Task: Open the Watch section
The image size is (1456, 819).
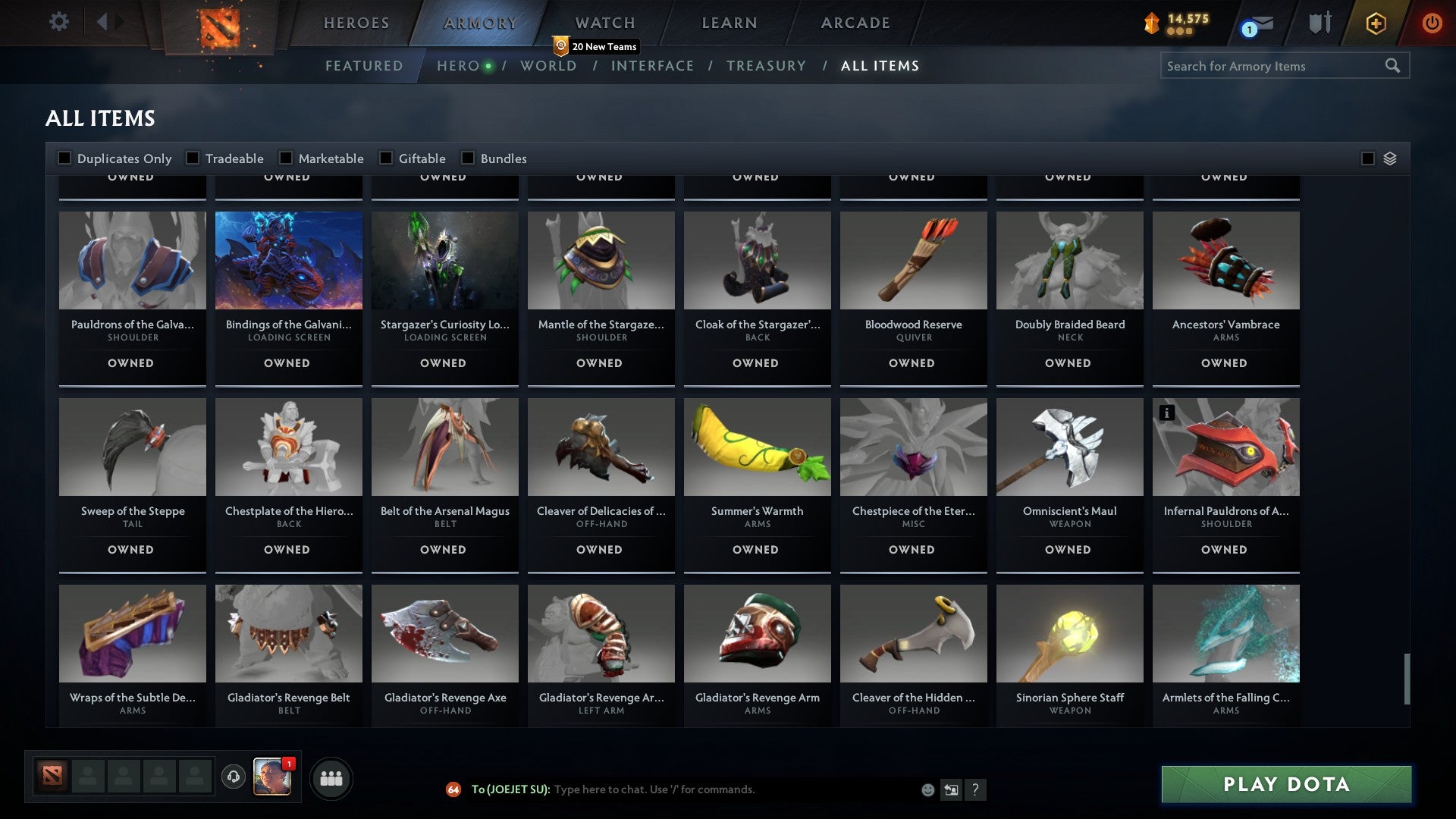Action: [605, 23]
